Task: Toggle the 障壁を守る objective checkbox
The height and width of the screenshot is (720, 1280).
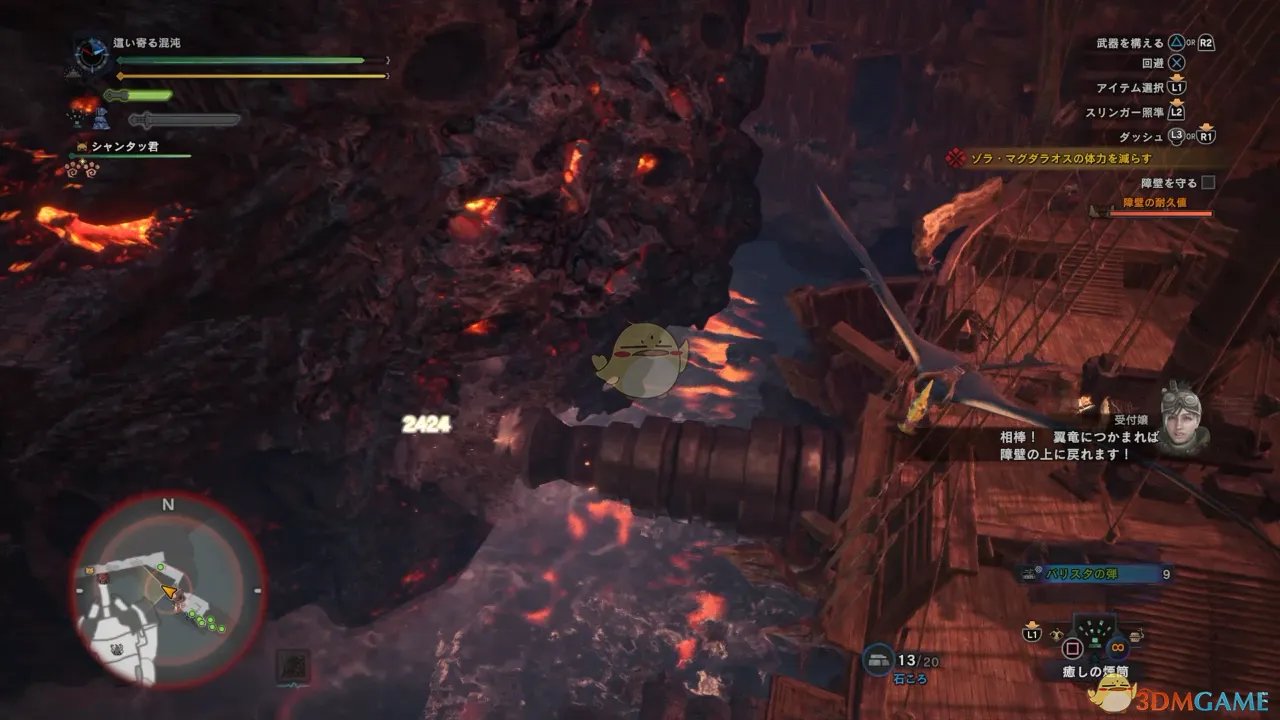Action: tap(1208, 183)
